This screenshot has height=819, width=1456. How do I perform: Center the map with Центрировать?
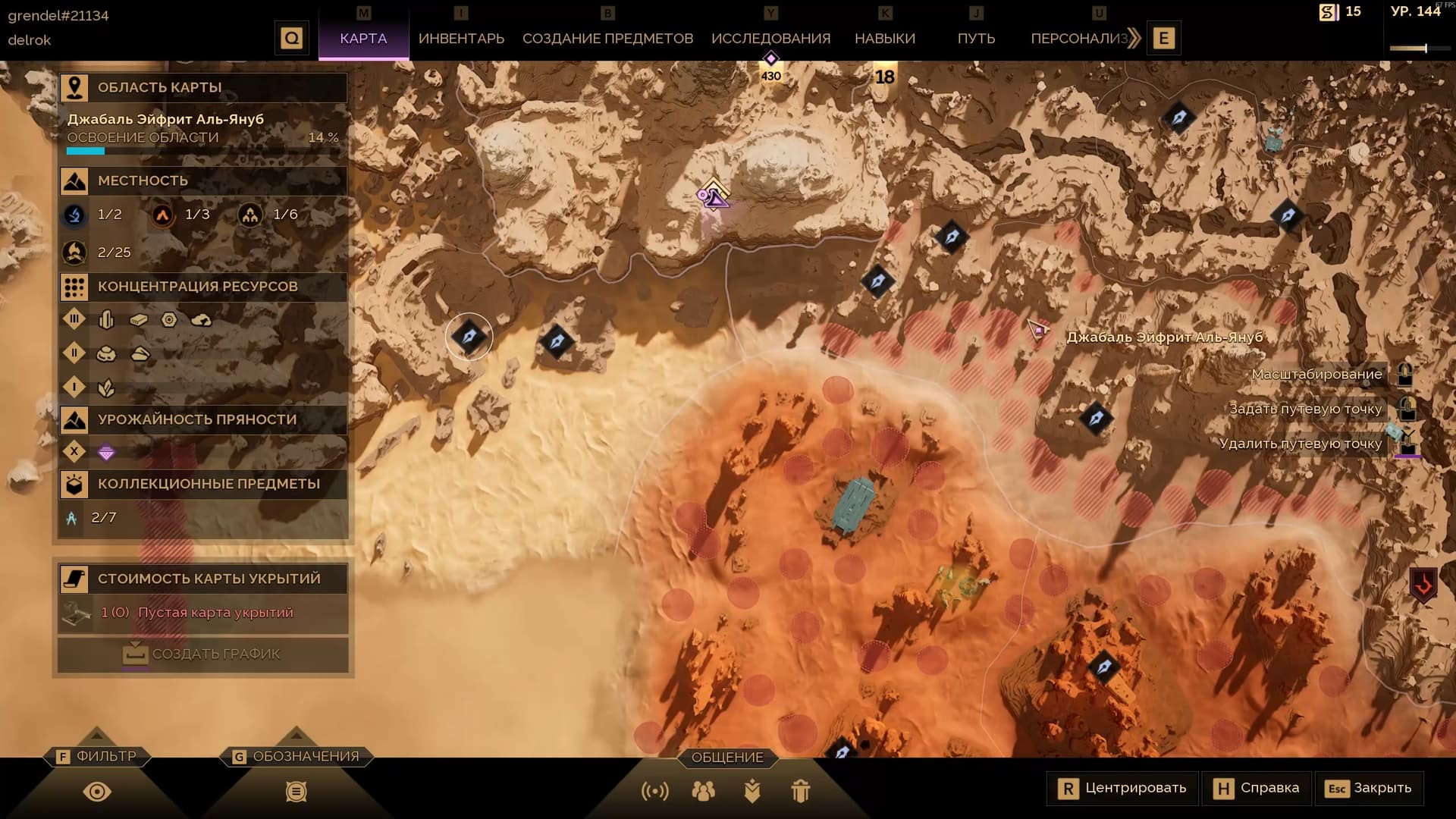1122,788
